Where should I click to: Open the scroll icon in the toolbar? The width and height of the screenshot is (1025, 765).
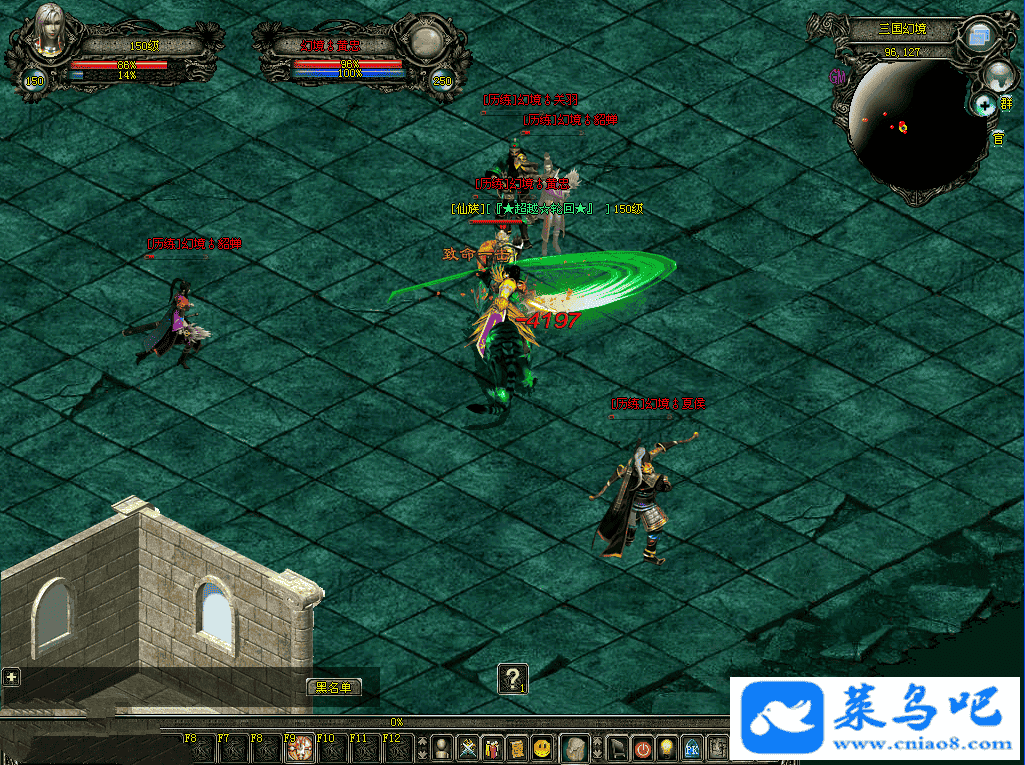coord(517,747)
